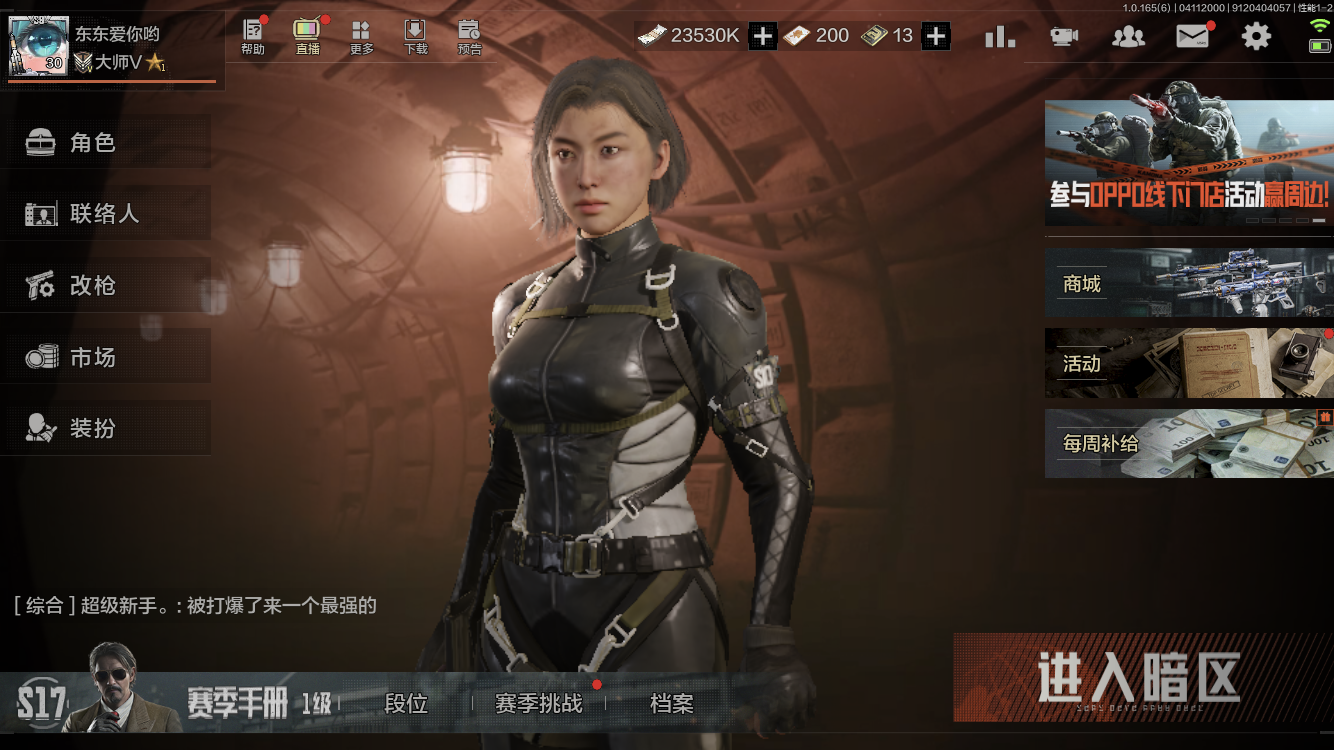Open the 帮助 help icon
Image resolution: width=1334 pixels, height=750 pixels.
[253, 37]
